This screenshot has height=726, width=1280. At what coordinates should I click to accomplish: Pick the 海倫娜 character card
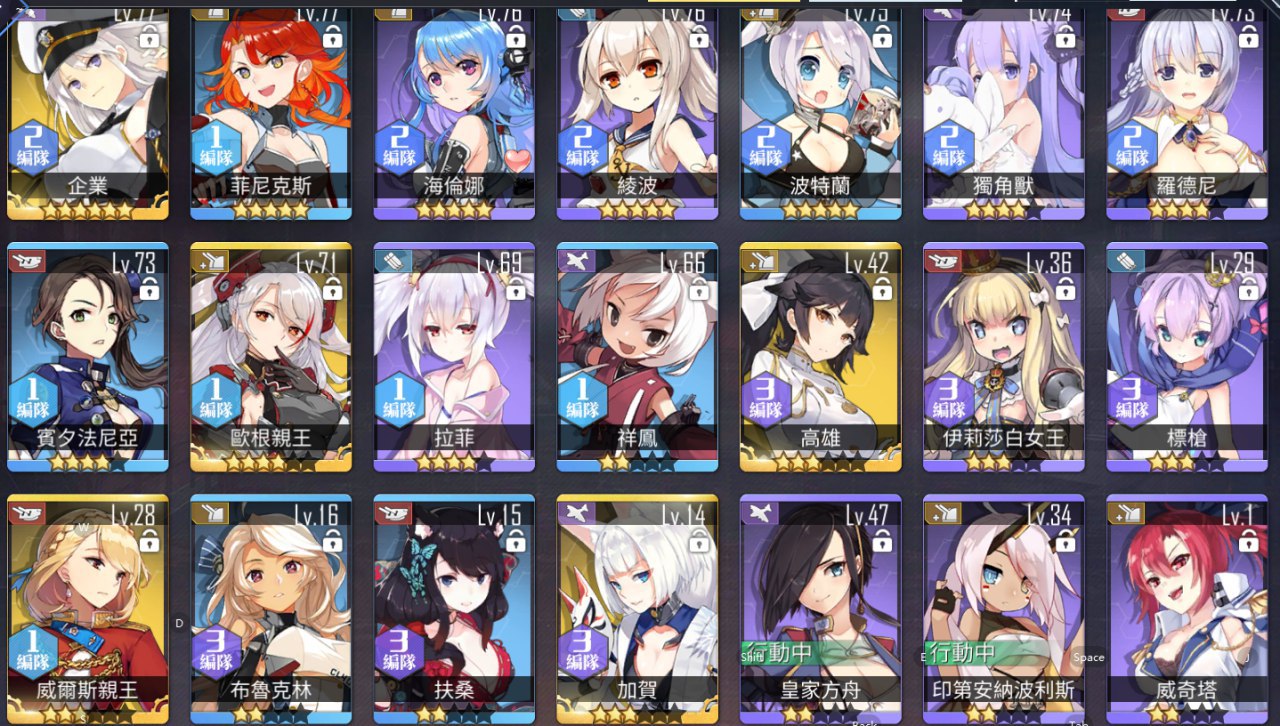pos(454,110)
